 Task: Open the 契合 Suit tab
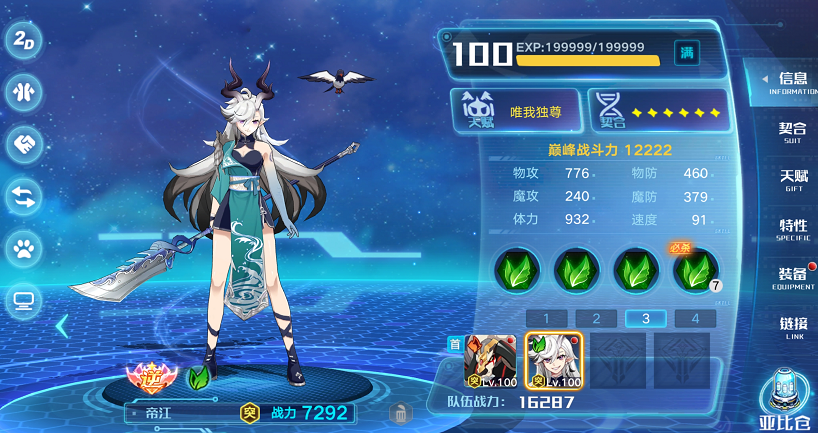click(791, 131)
